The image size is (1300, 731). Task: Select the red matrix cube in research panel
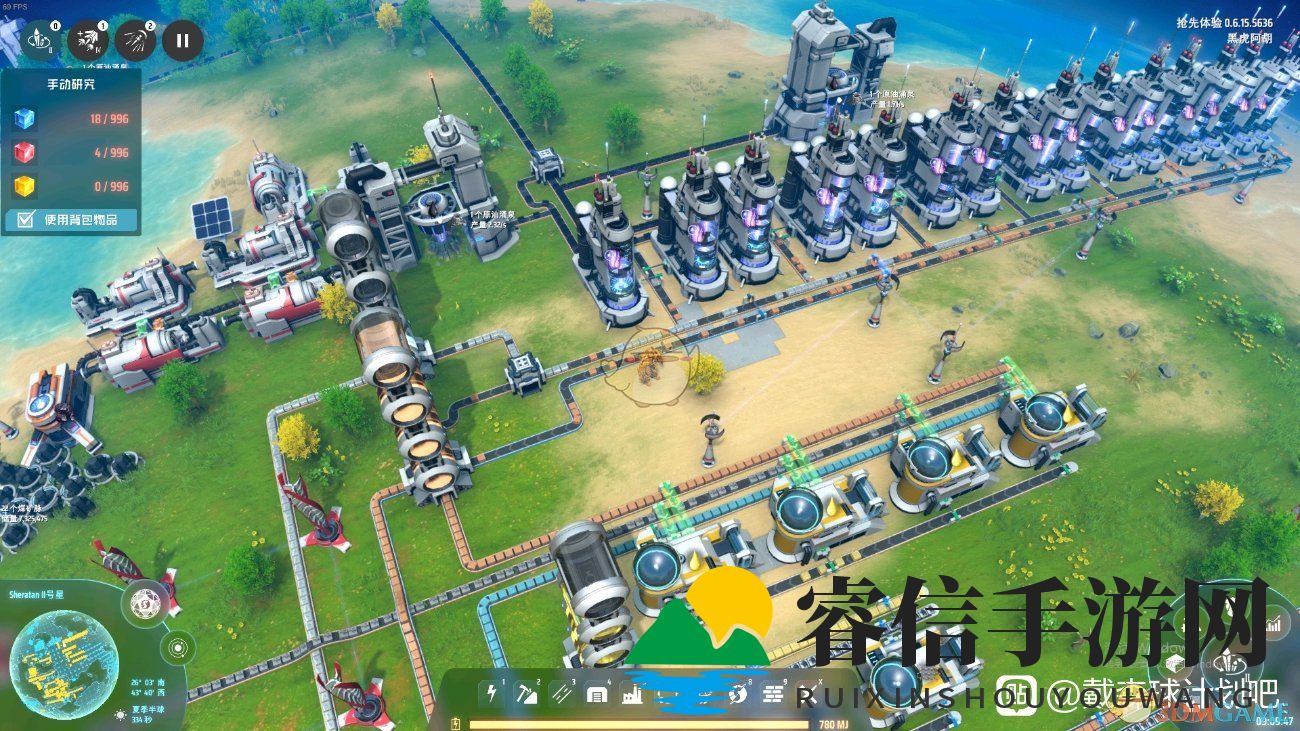(x=24, y=153)
